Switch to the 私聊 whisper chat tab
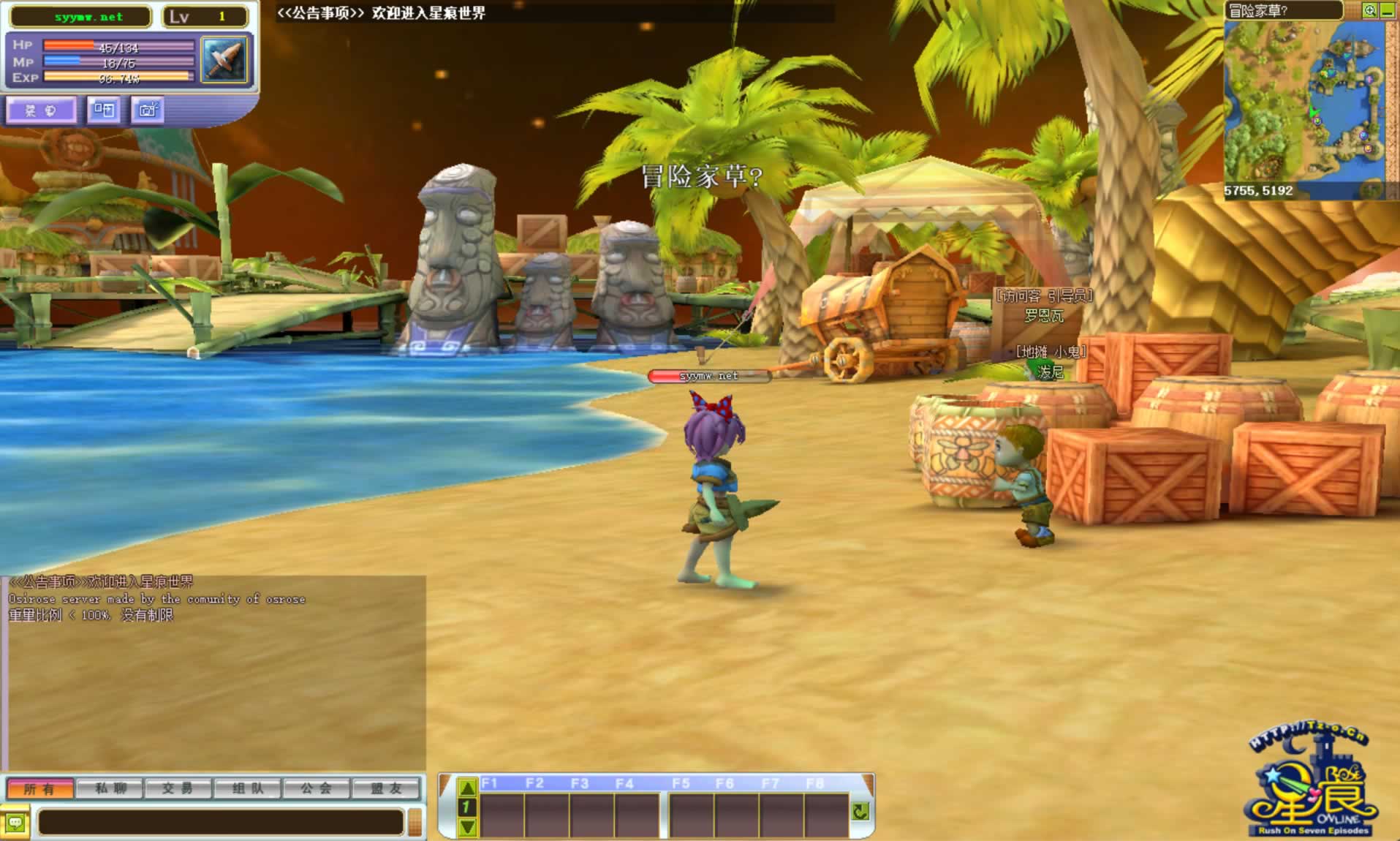Screen dimensions: 1400x841 [x=110, y=788]
